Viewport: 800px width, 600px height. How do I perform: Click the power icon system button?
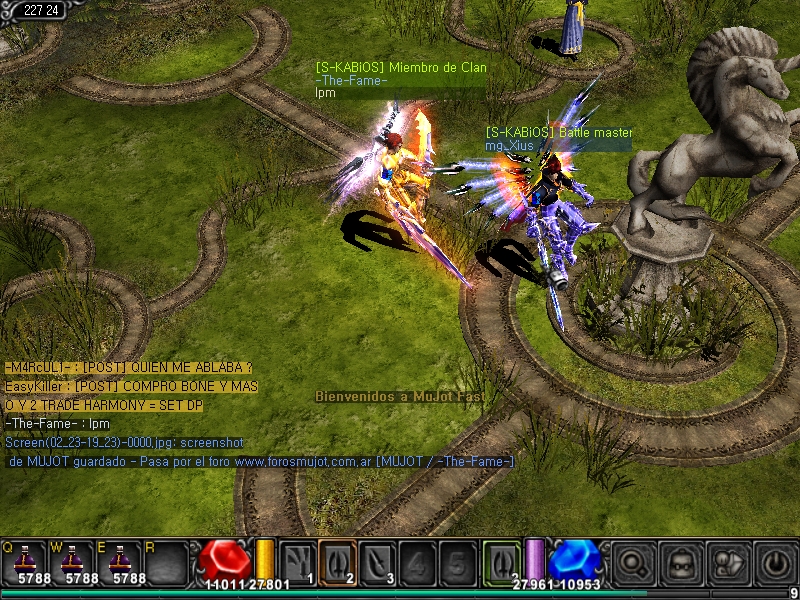[775, 563]
